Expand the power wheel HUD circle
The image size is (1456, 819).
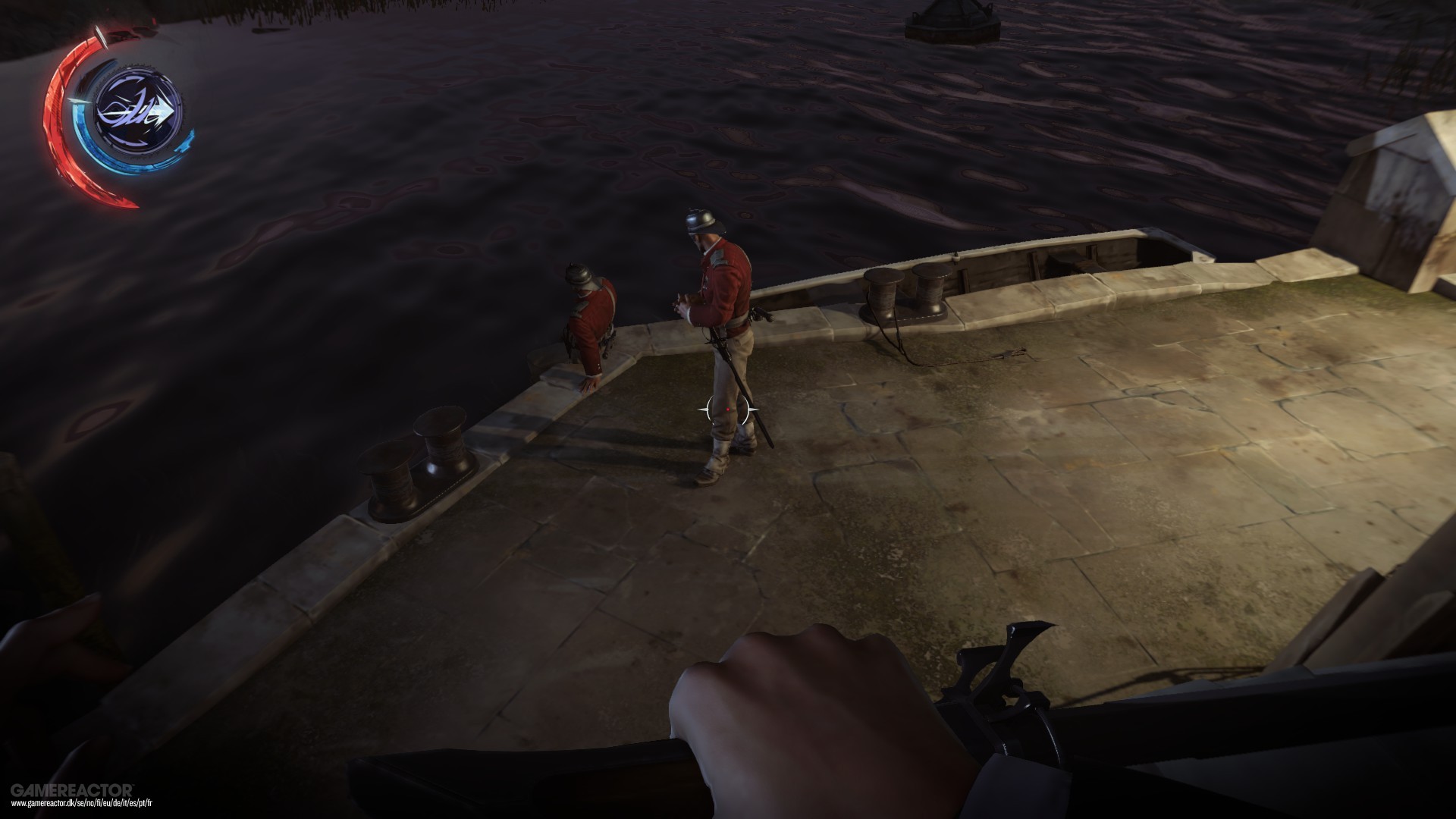point(121,114)
